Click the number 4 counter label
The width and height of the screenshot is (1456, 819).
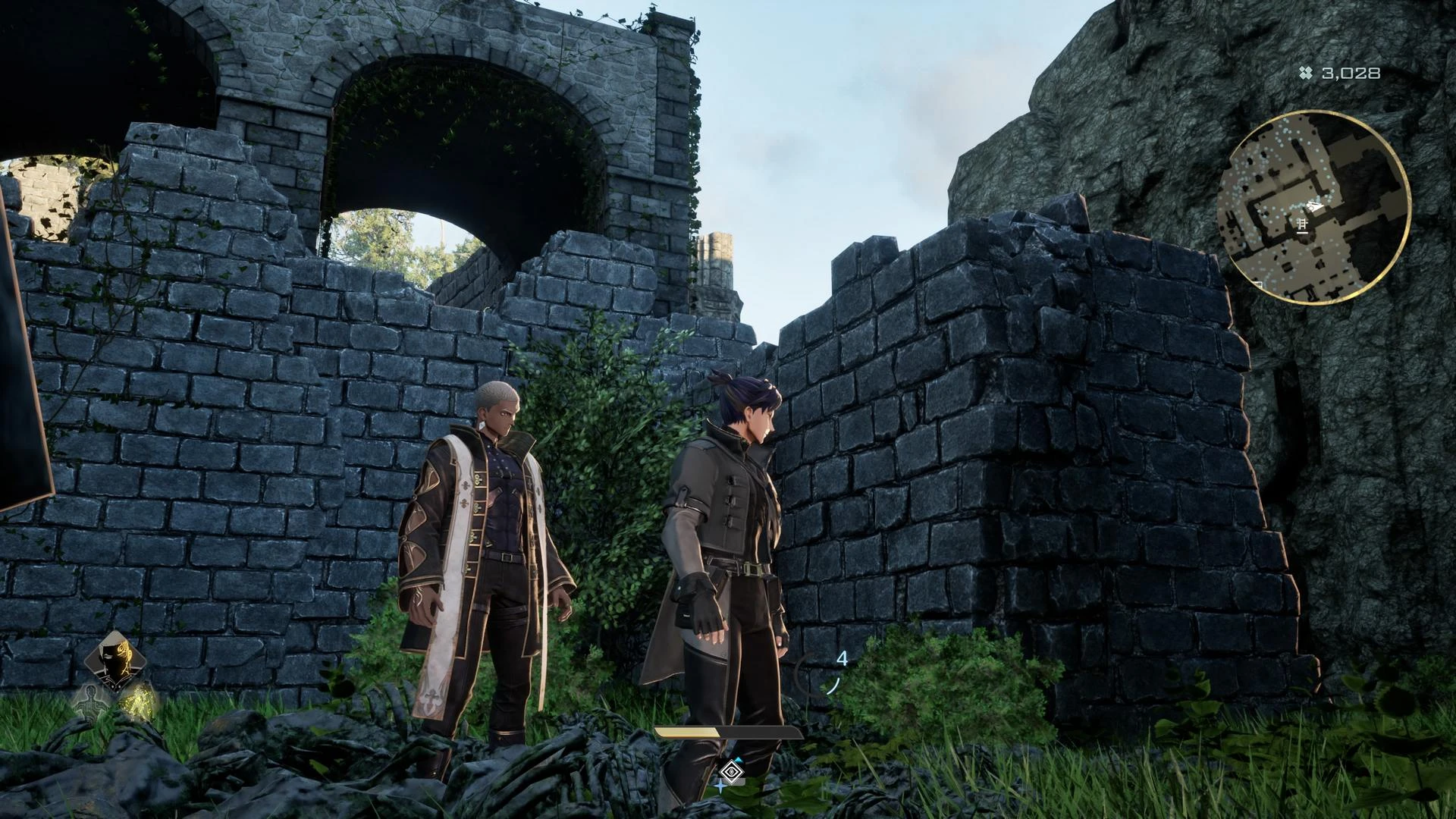click(x=843, y=658)
